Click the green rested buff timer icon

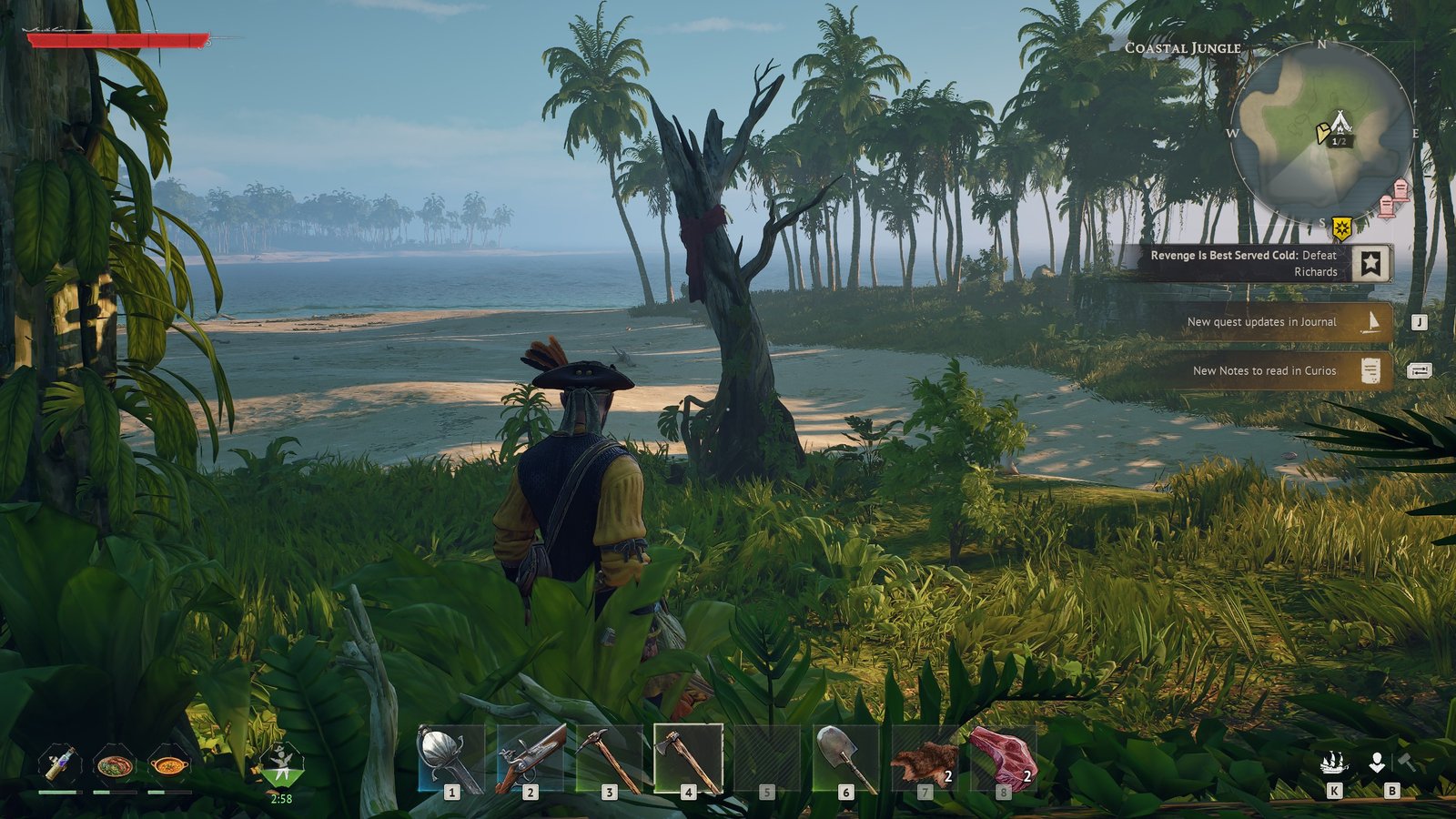(x=281, y=764)
